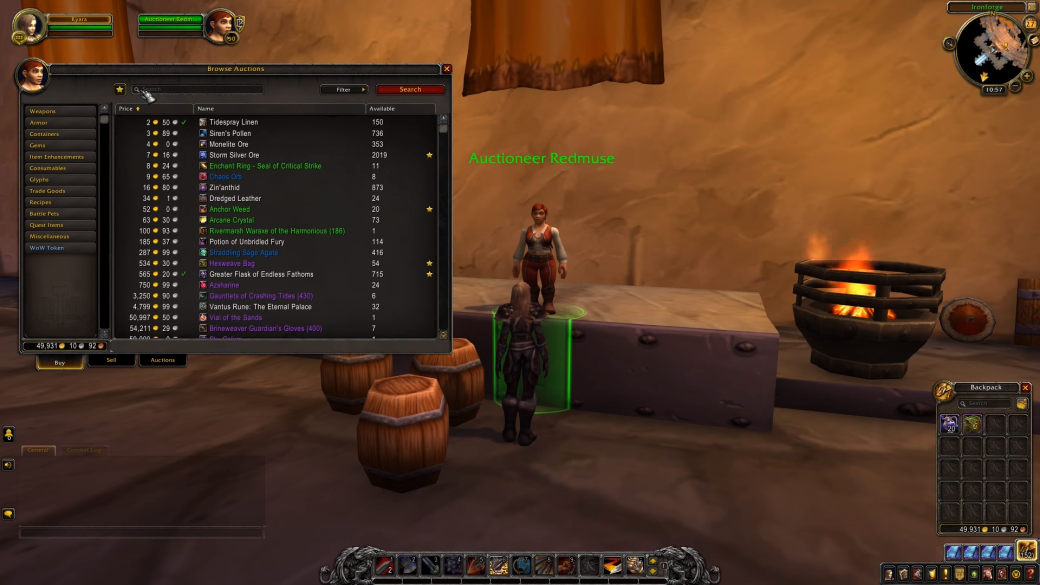
Task: Switch to the Sell tab
Action: pos(111,360)
